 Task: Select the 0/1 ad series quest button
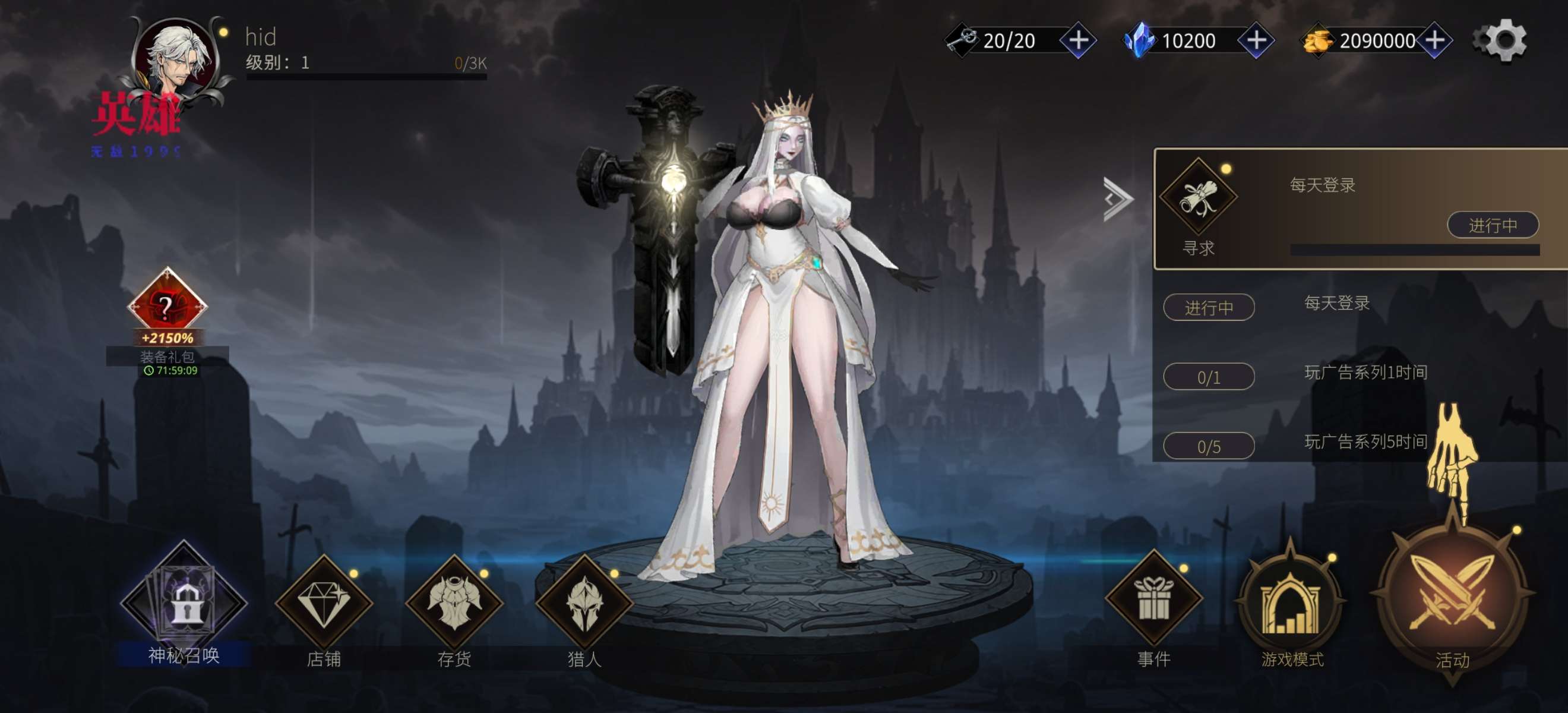pyautogui.click(x=1208, y=377)
